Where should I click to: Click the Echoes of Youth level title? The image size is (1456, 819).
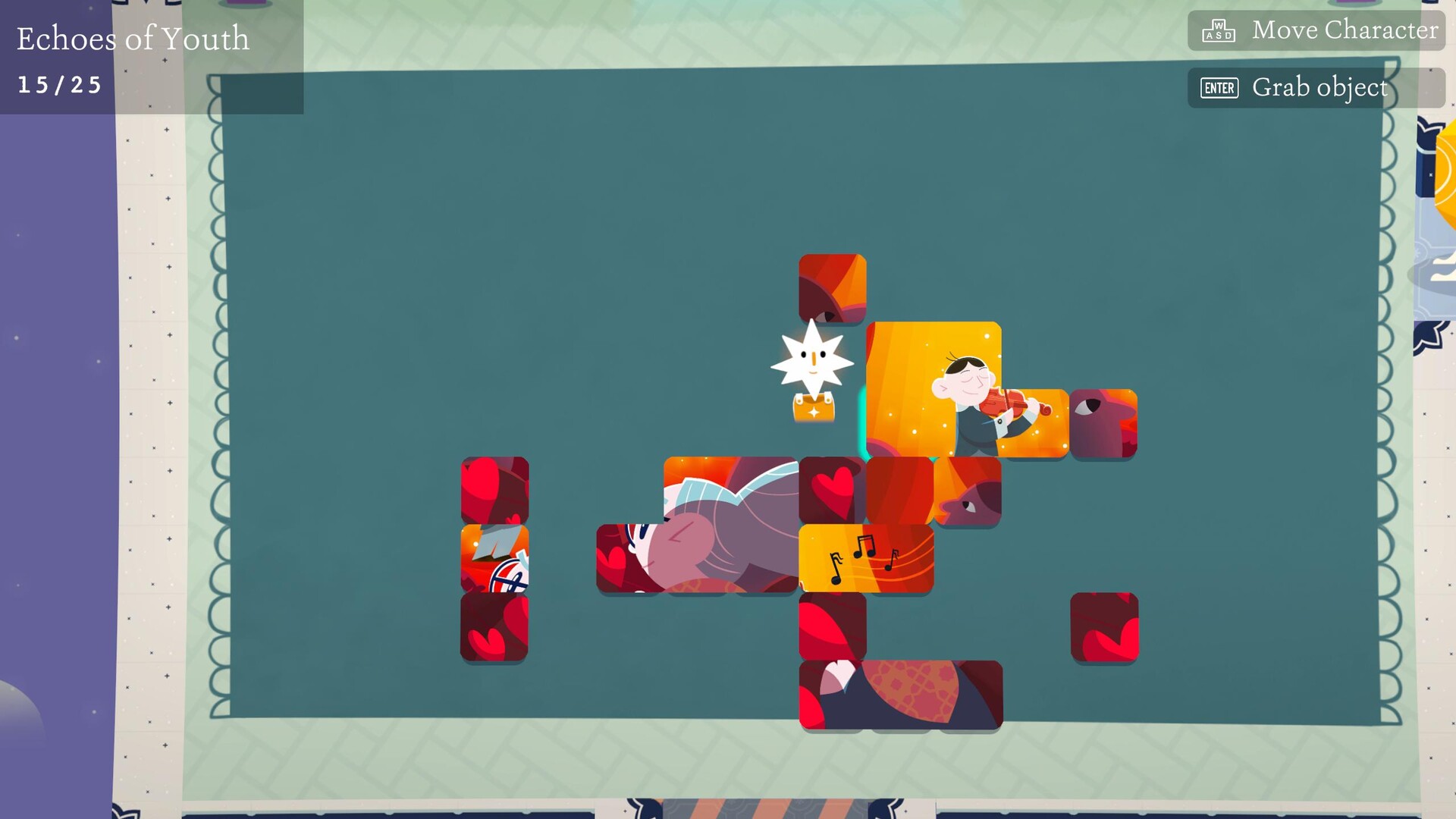point(133,39)
